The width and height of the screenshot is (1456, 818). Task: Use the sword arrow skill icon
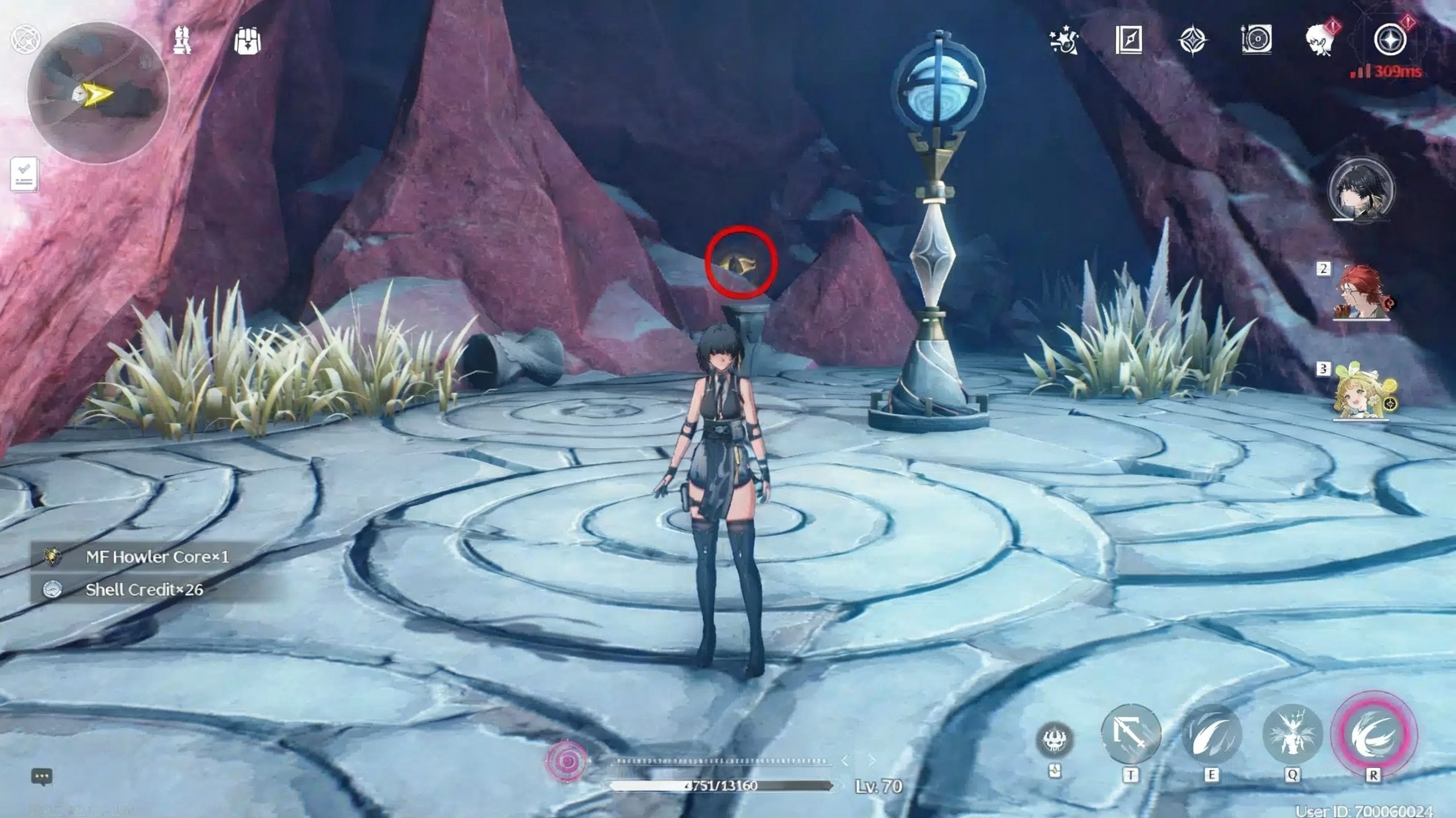[1131, 734]
